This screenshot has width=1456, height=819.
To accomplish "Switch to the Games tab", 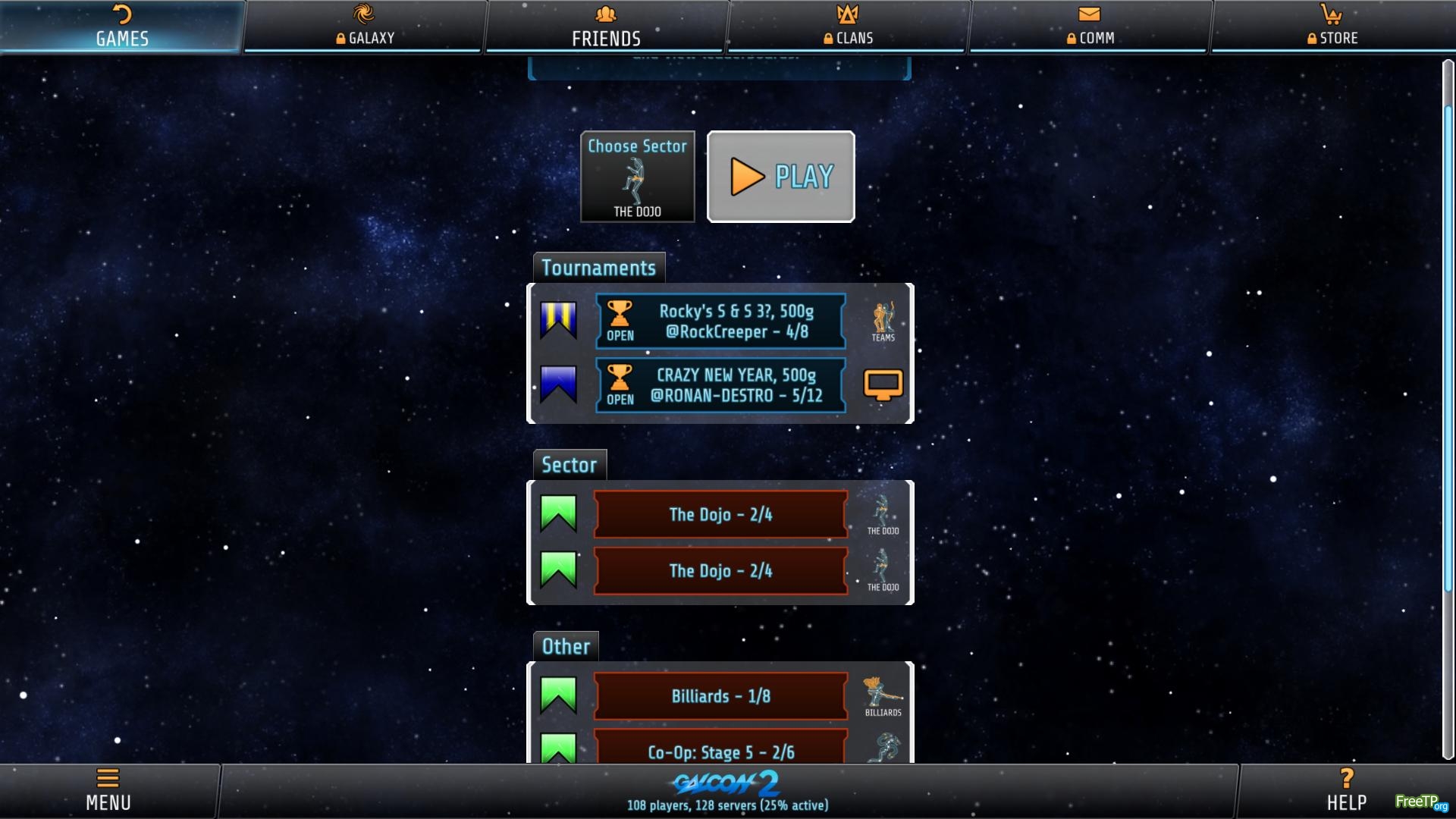I will point(121,27).
